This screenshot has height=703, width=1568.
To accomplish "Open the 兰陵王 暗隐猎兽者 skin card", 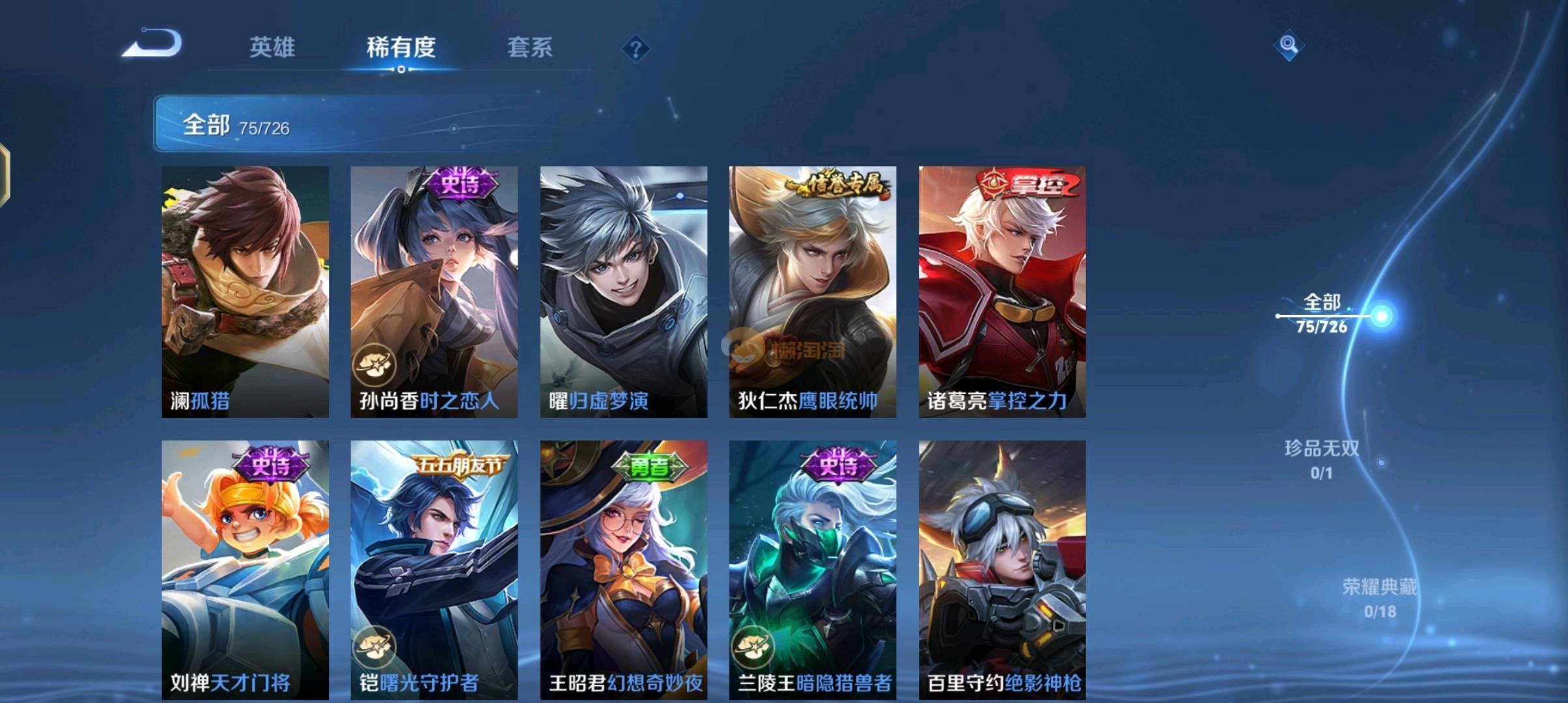I will [812, 570].
